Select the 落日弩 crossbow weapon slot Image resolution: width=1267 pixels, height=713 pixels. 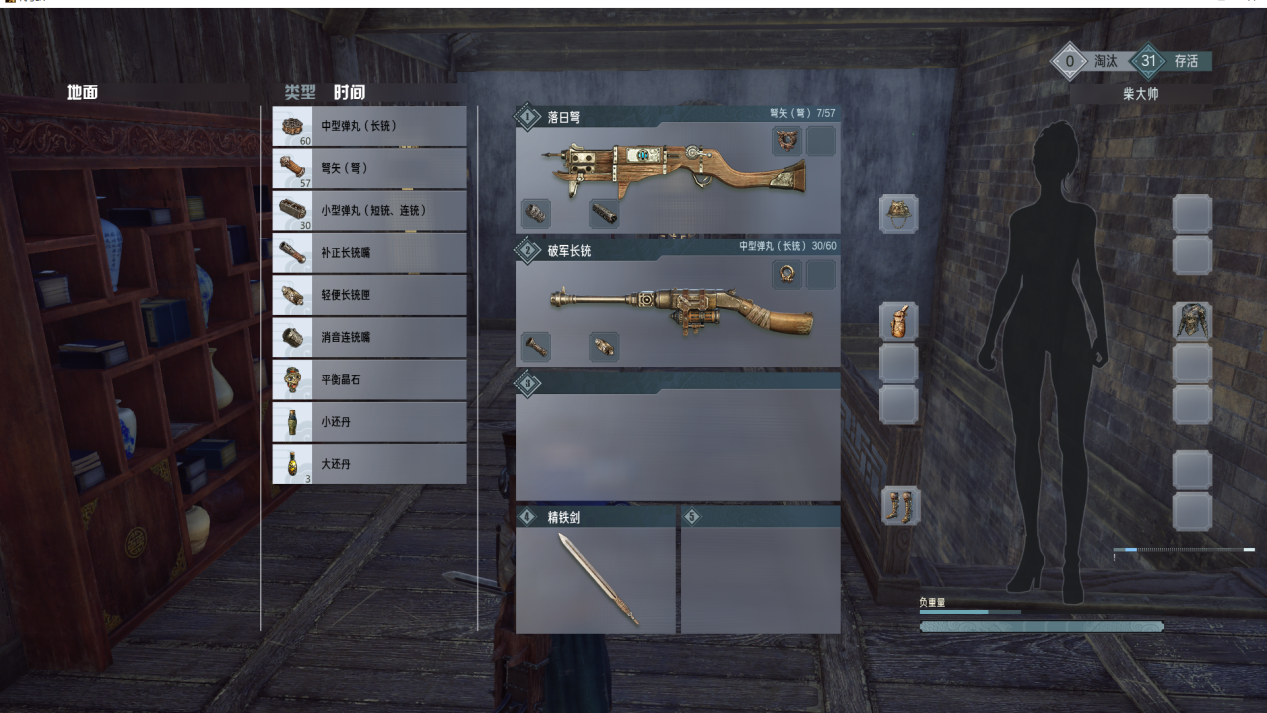tap(677, 167)
